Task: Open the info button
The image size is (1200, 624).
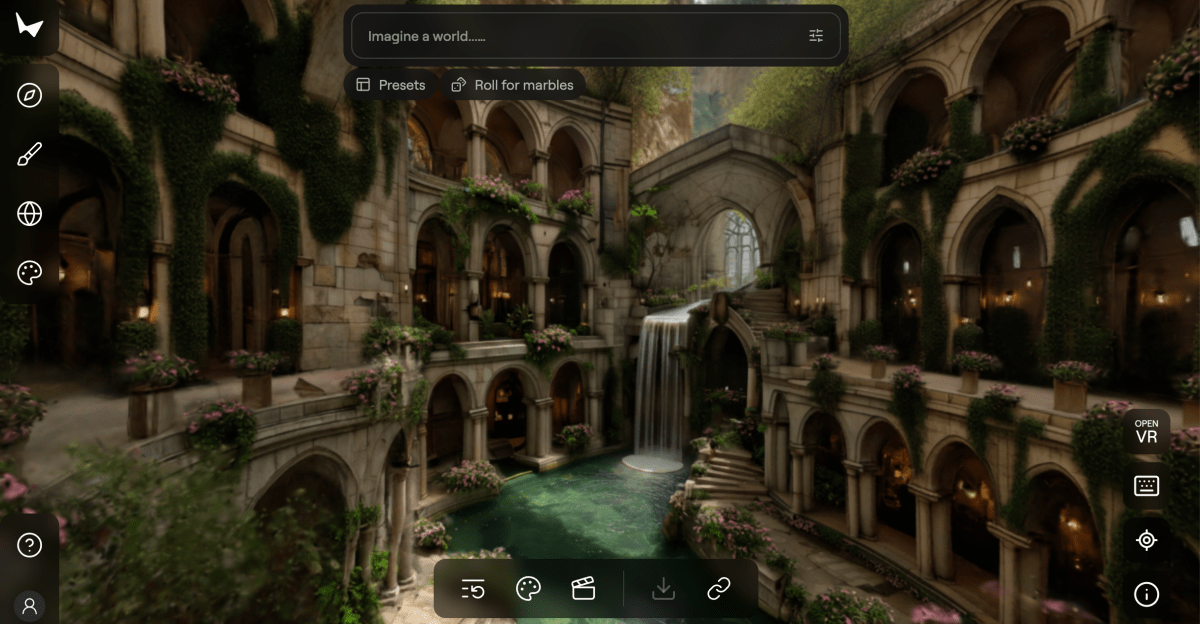Action: tap(1146, 594)
